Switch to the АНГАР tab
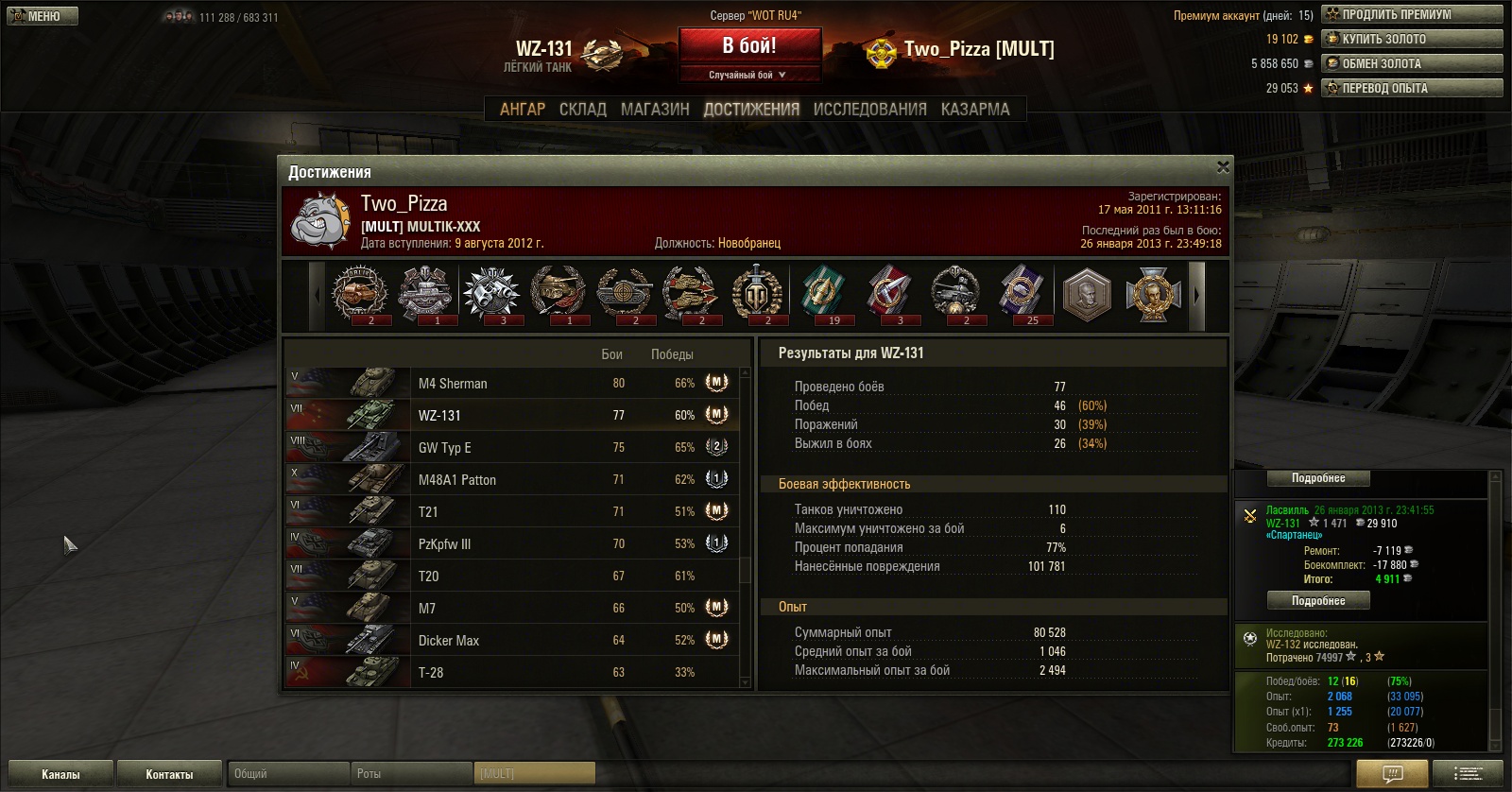The width and height of the screenshot is (1512, 792). pyautogui.click(x=523, y=110)
